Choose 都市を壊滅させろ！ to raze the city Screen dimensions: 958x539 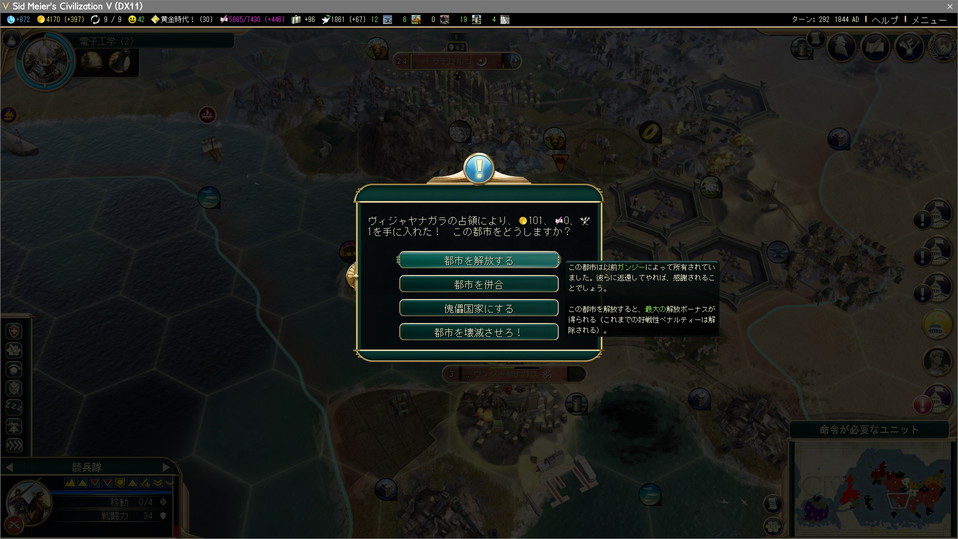(478, 332)
